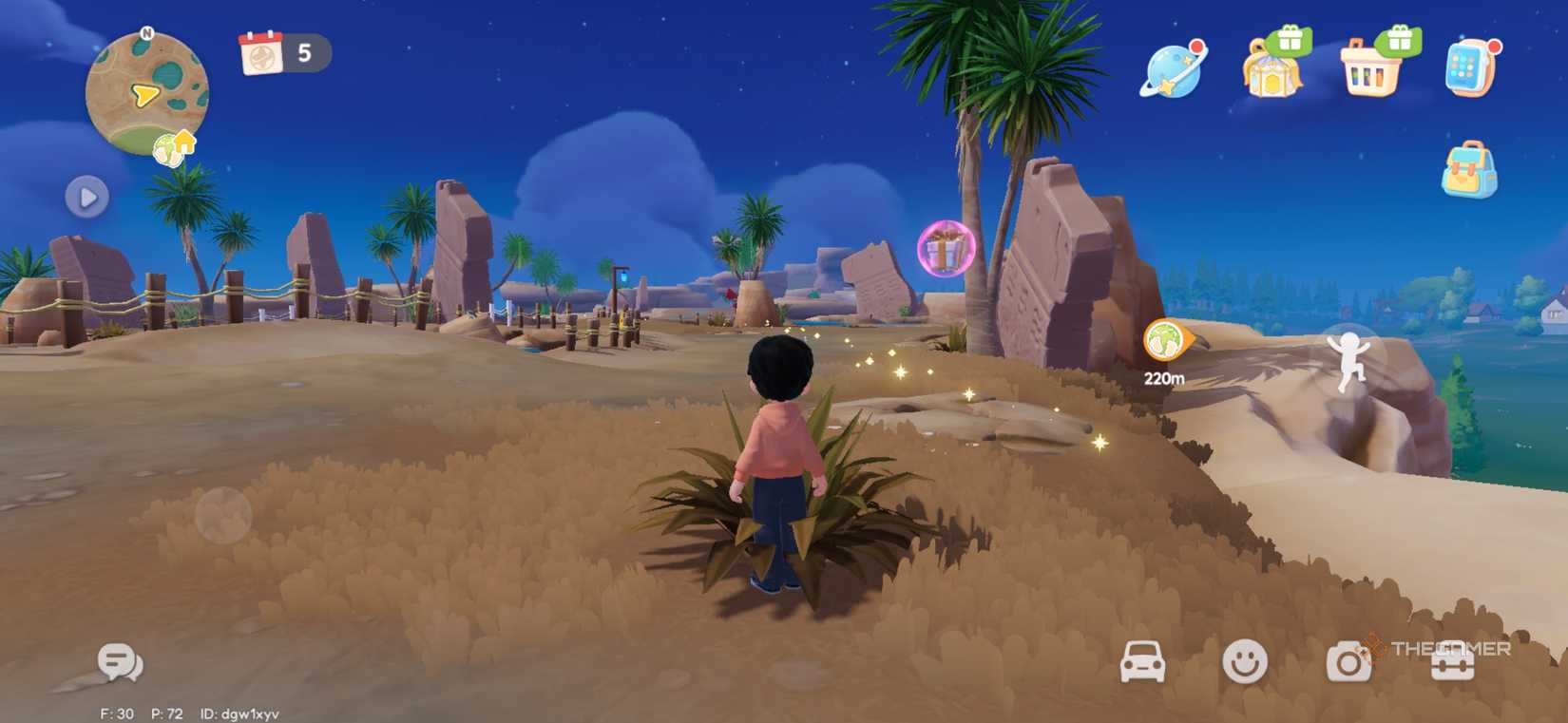
Task: Expand the side panel with the arrow bubble
Action: pyautogui.click(x=86, y=198)
